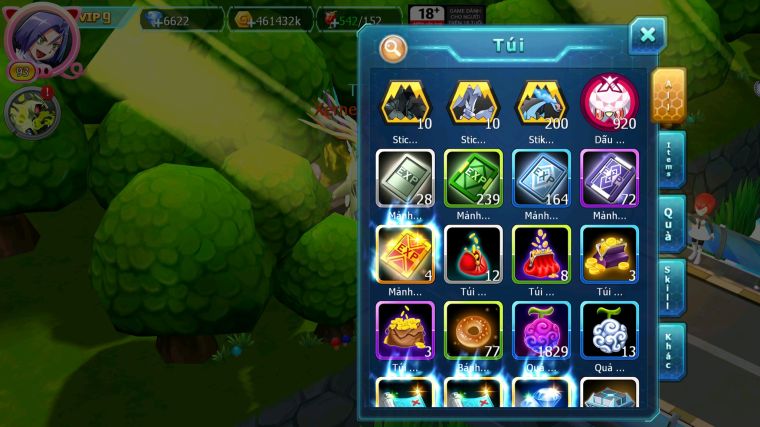Image resolution: width=760 pixels, height=427 pixels.
Task: Open the Skill tab
Action: [671, 287]
